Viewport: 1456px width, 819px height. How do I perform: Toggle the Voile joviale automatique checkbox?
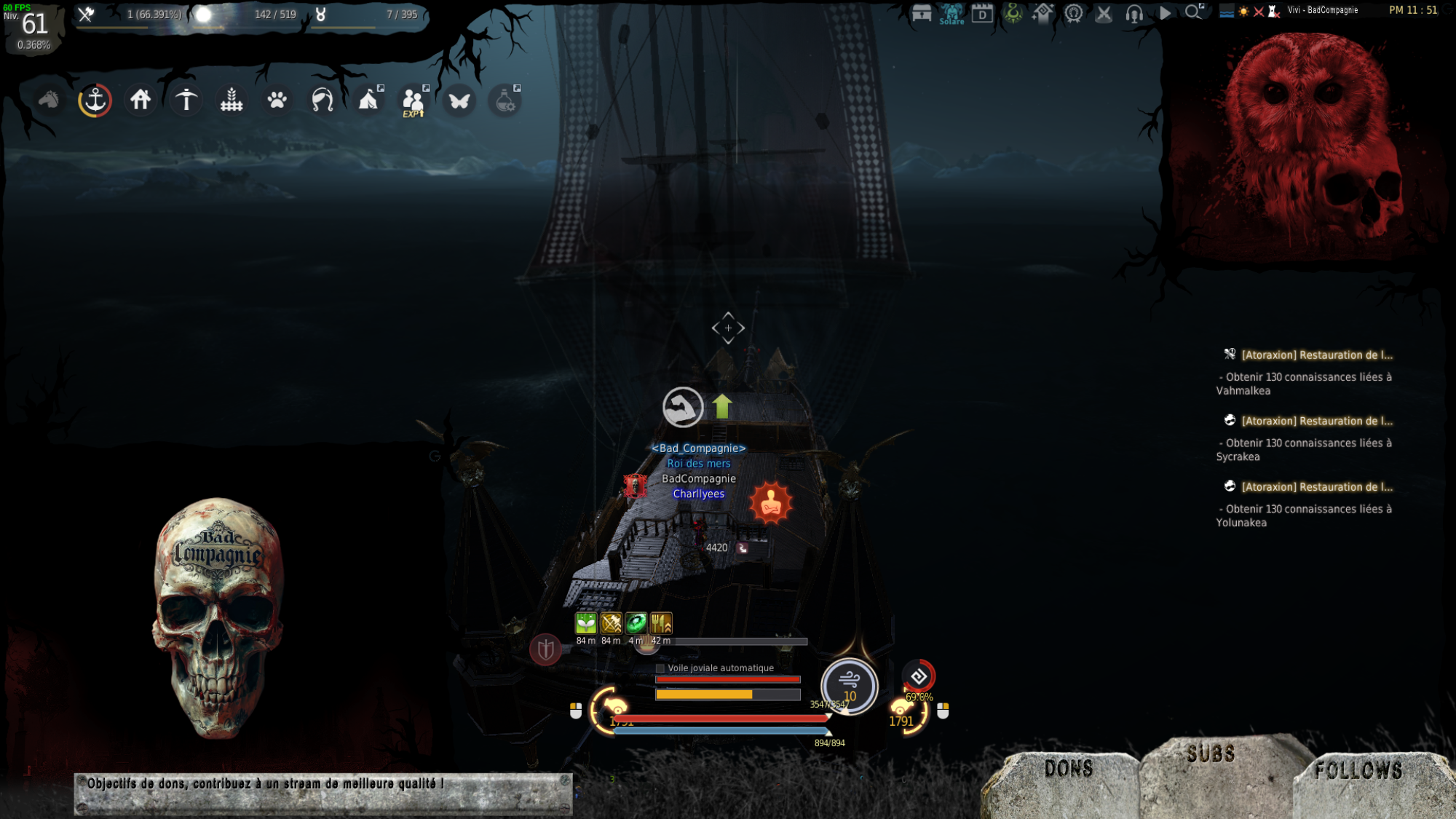660,668
